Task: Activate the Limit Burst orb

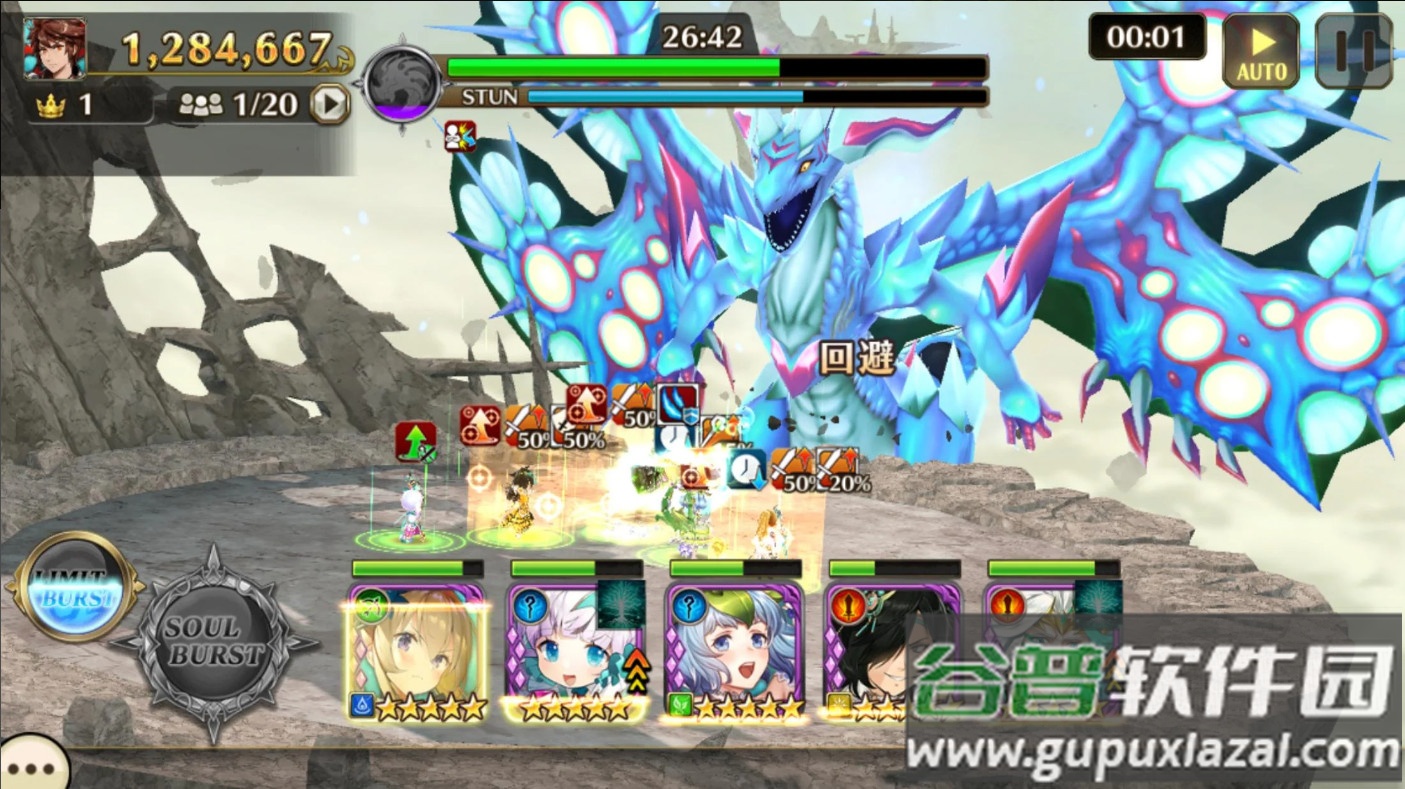Action: coord(75,587)
